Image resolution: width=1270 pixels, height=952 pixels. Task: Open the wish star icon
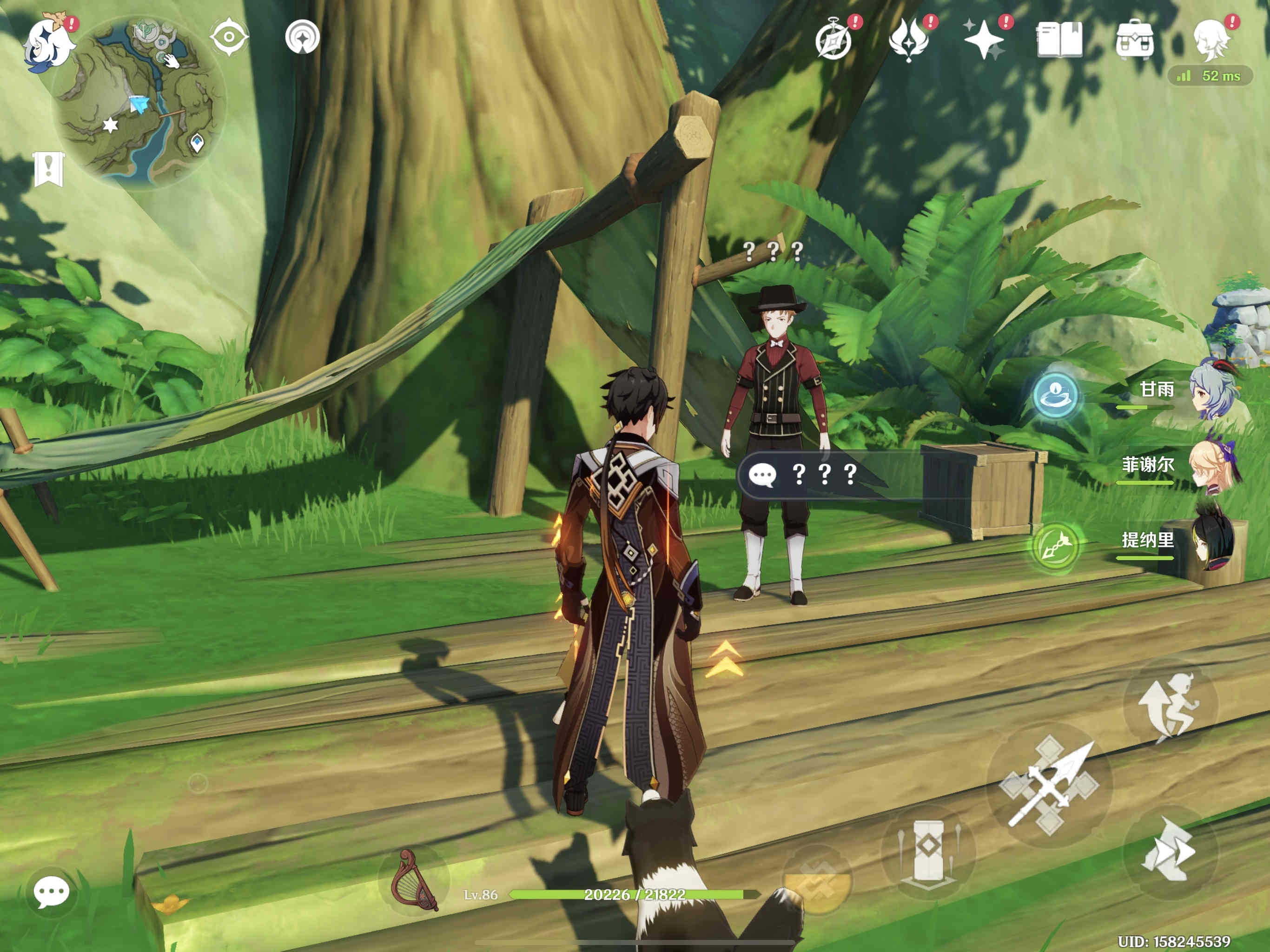tap(984, 40)
